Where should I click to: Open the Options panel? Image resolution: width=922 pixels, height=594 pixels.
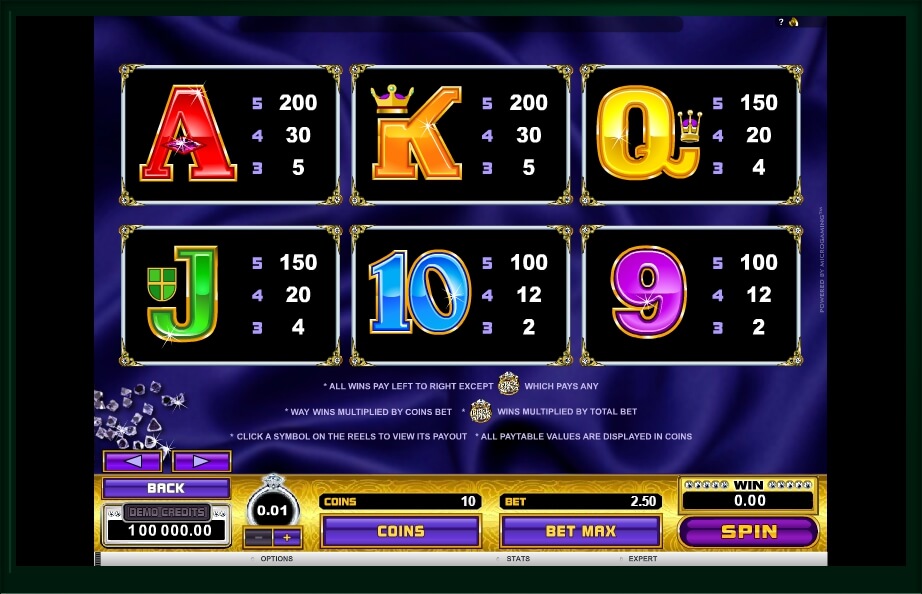(276, 559)
